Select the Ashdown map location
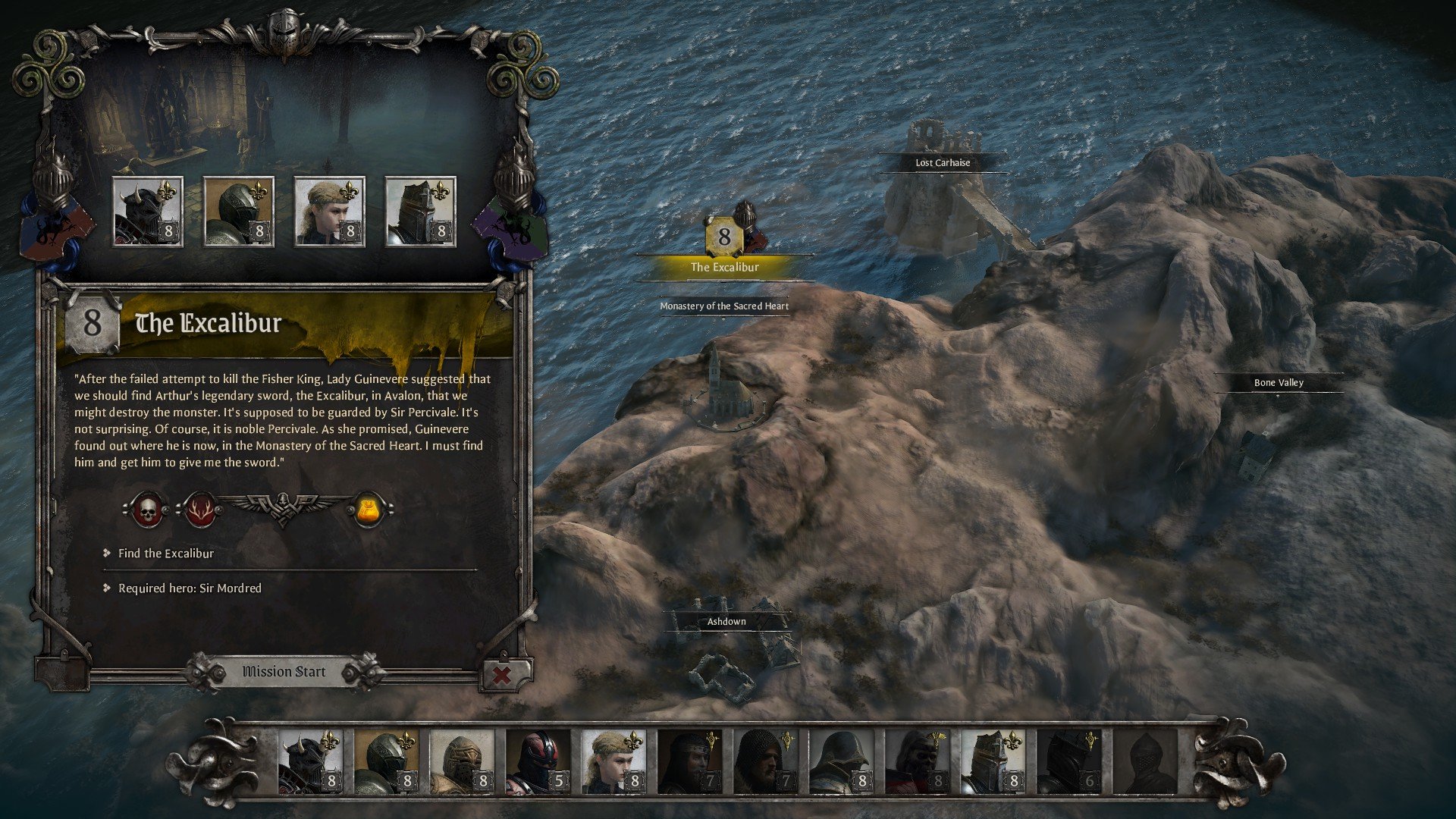1456x819 pixels. 726,622
